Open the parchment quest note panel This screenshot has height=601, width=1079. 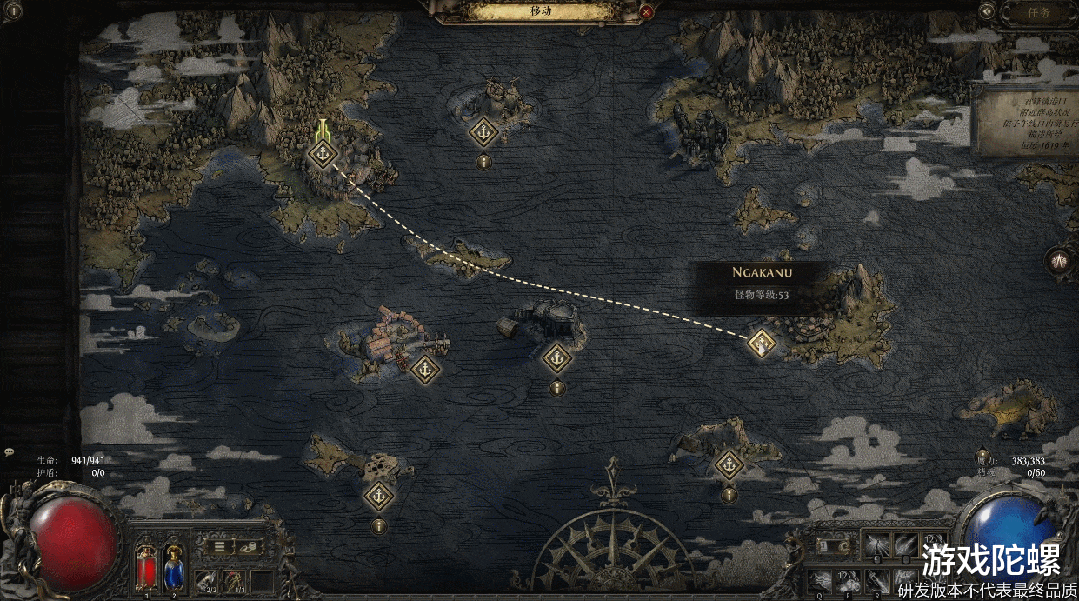pos(1025,122)
